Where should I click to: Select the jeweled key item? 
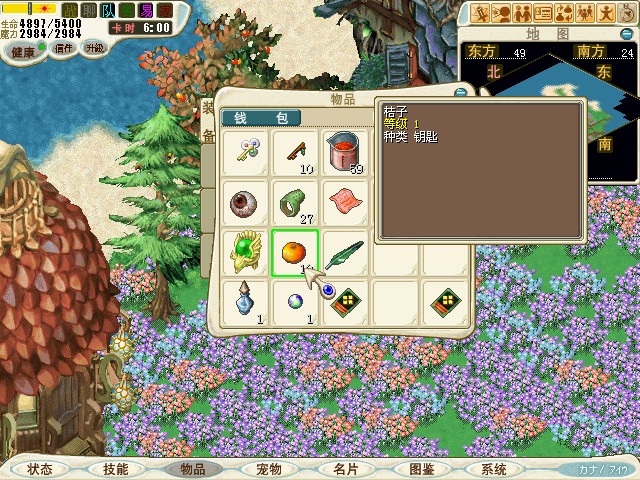pyautogui.click(x=245, y=152)
